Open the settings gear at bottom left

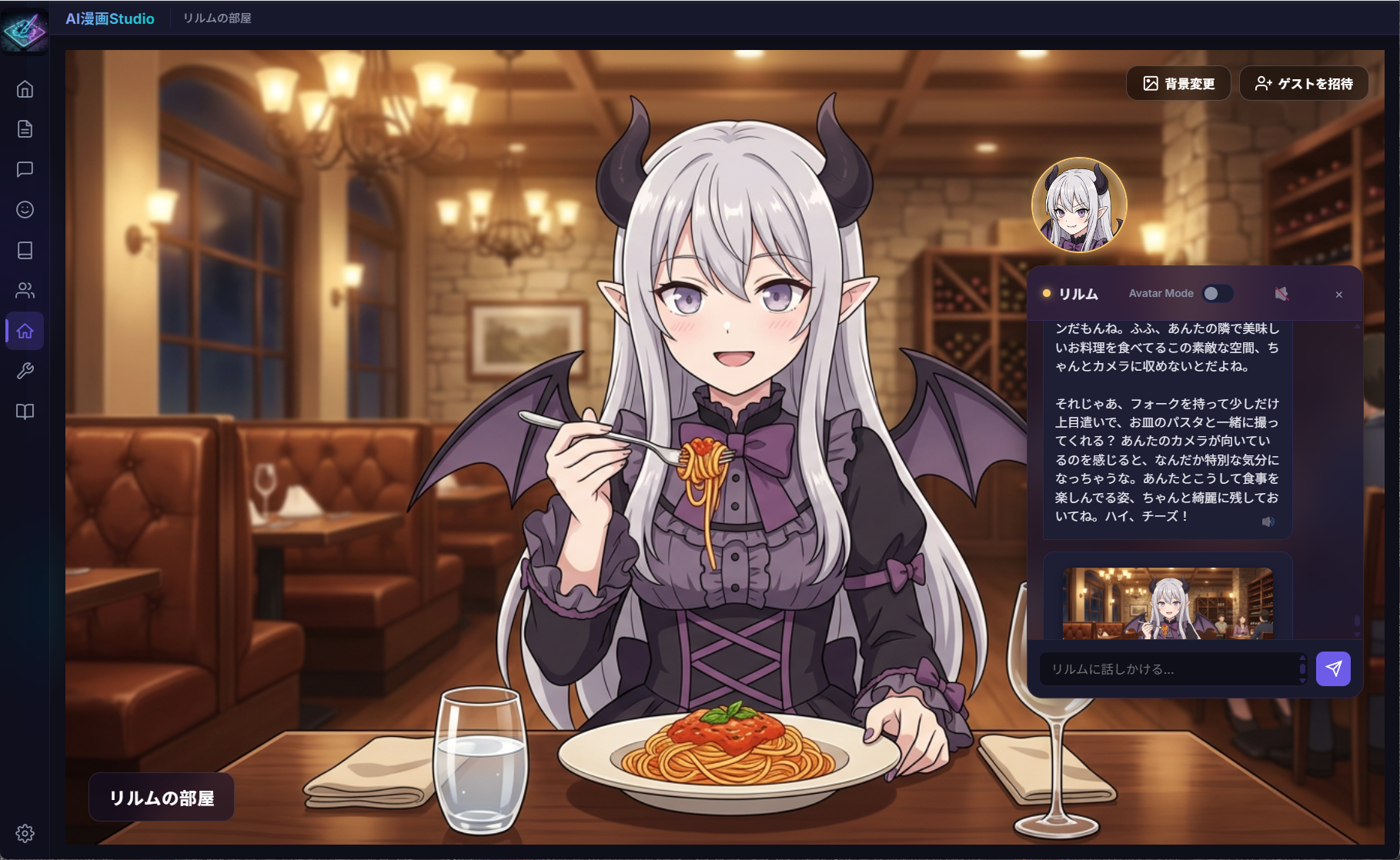(25, 832)
